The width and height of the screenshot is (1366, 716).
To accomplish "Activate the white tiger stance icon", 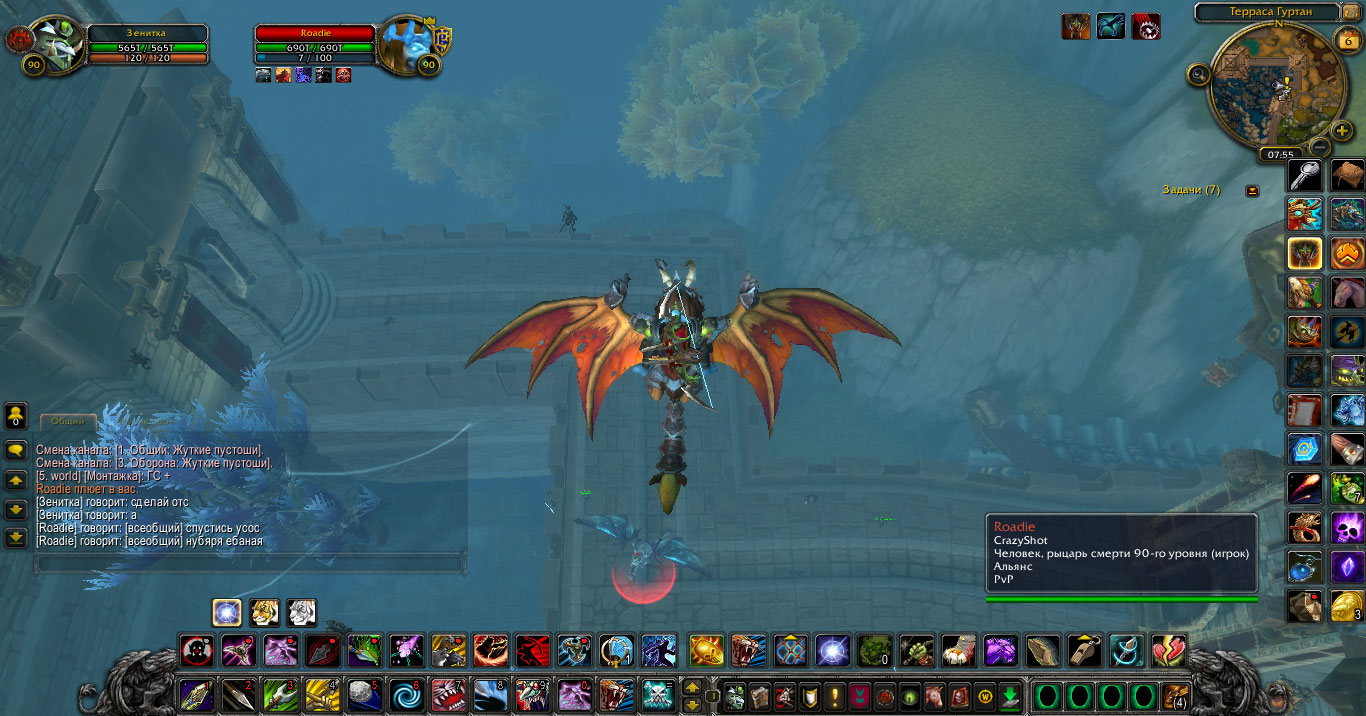I will [x=302, y=612].
